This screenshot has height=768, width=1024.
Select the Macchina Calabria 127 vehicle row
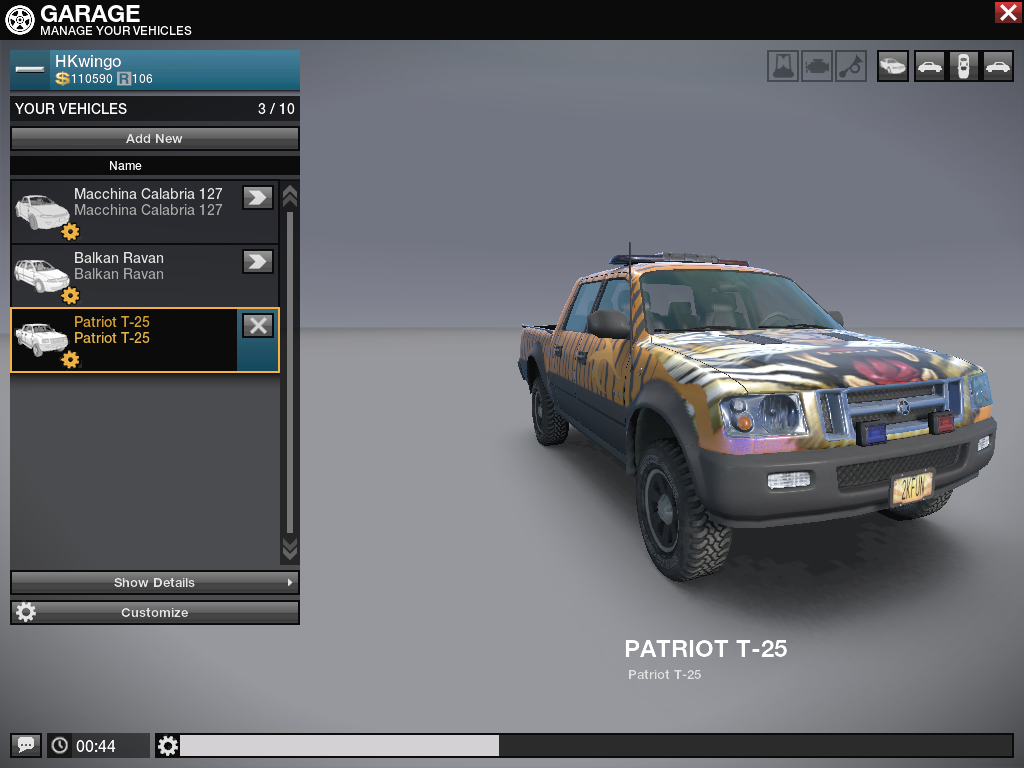(140, 211)
